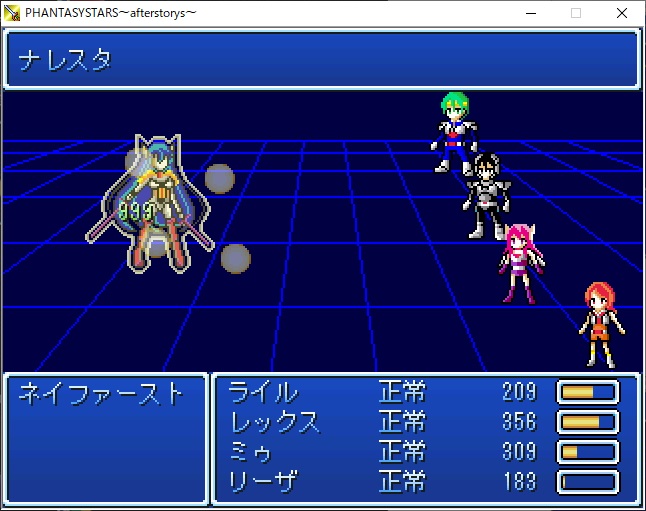Select party member レックス row
The image size is (646, 511).
(275, 422)
